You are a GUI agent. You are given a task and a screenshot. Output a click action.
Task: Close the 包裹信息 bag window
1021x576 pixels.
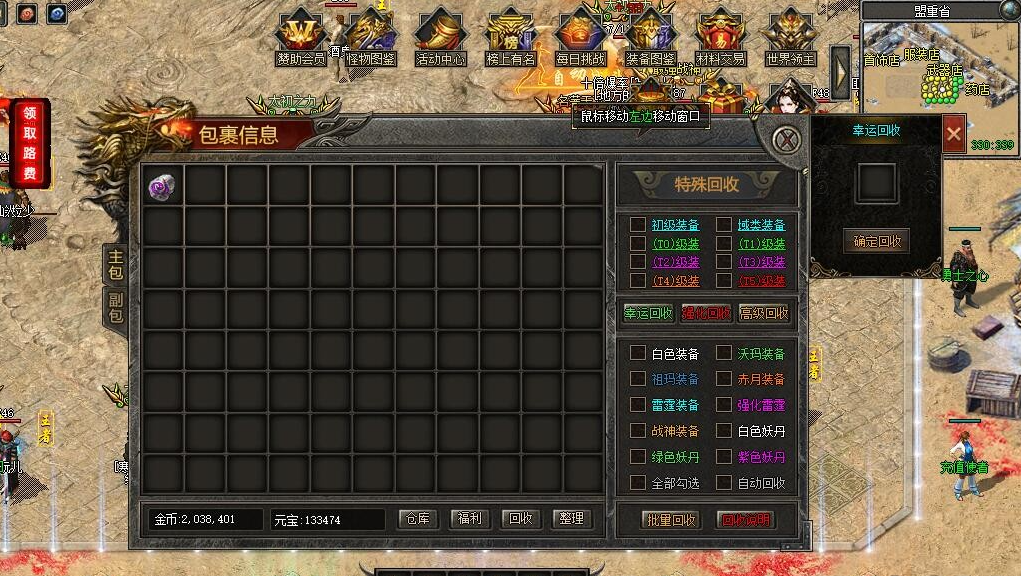point(789,139)
